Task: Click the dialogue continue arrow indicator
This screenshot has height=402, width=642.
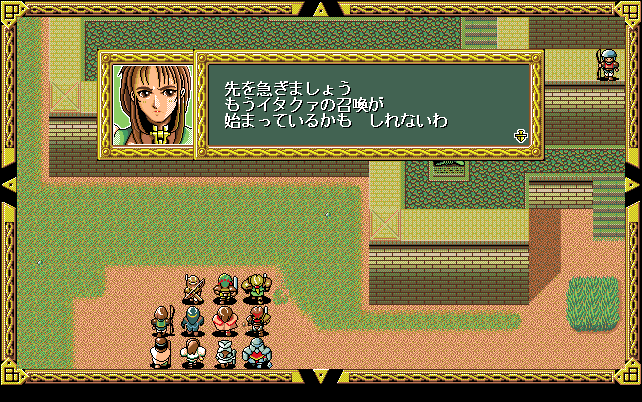Action: pyautogui.click(x=520, y=136)
